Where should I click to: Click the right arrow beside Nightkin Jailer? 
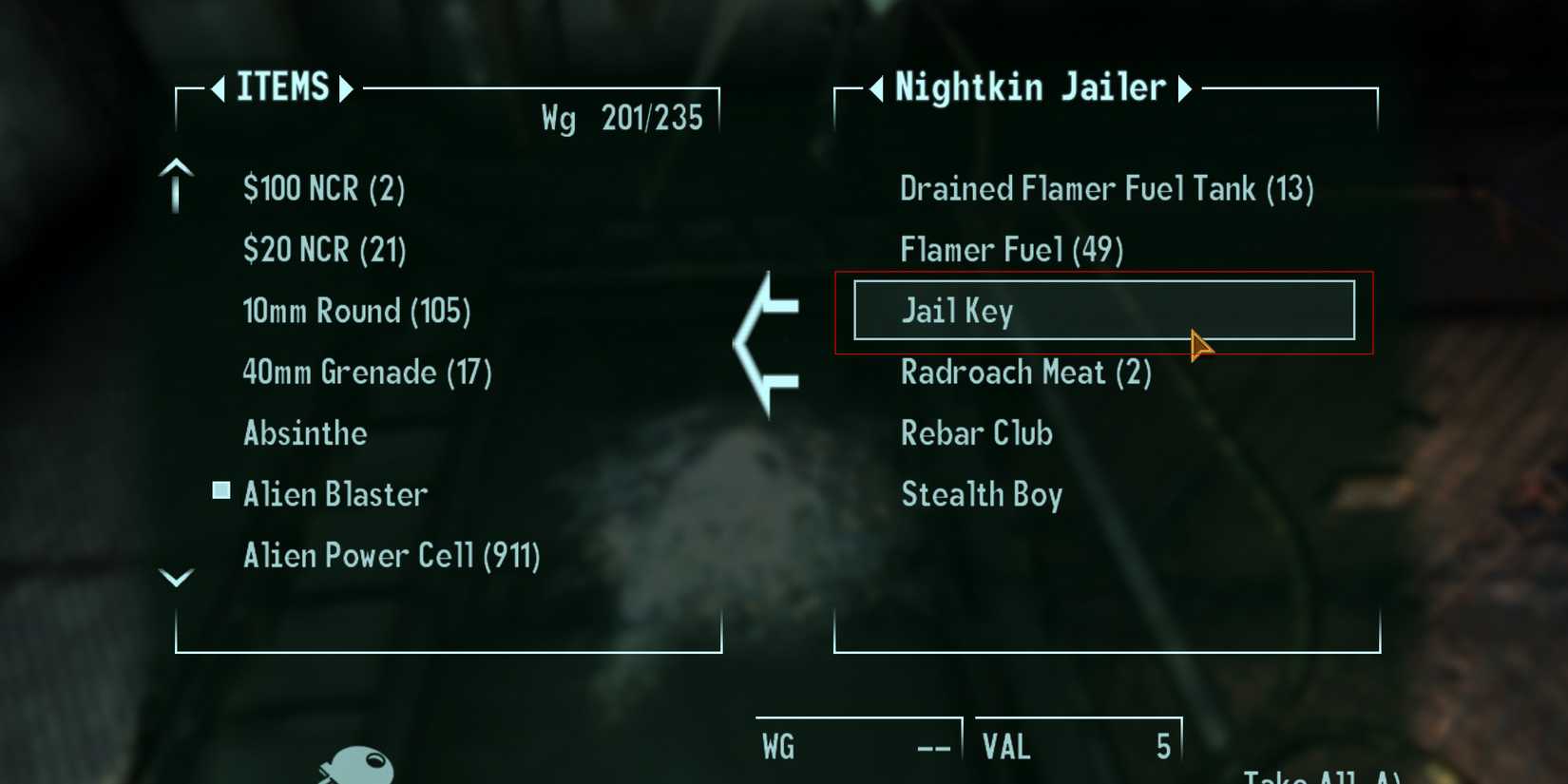(1186, 87)
